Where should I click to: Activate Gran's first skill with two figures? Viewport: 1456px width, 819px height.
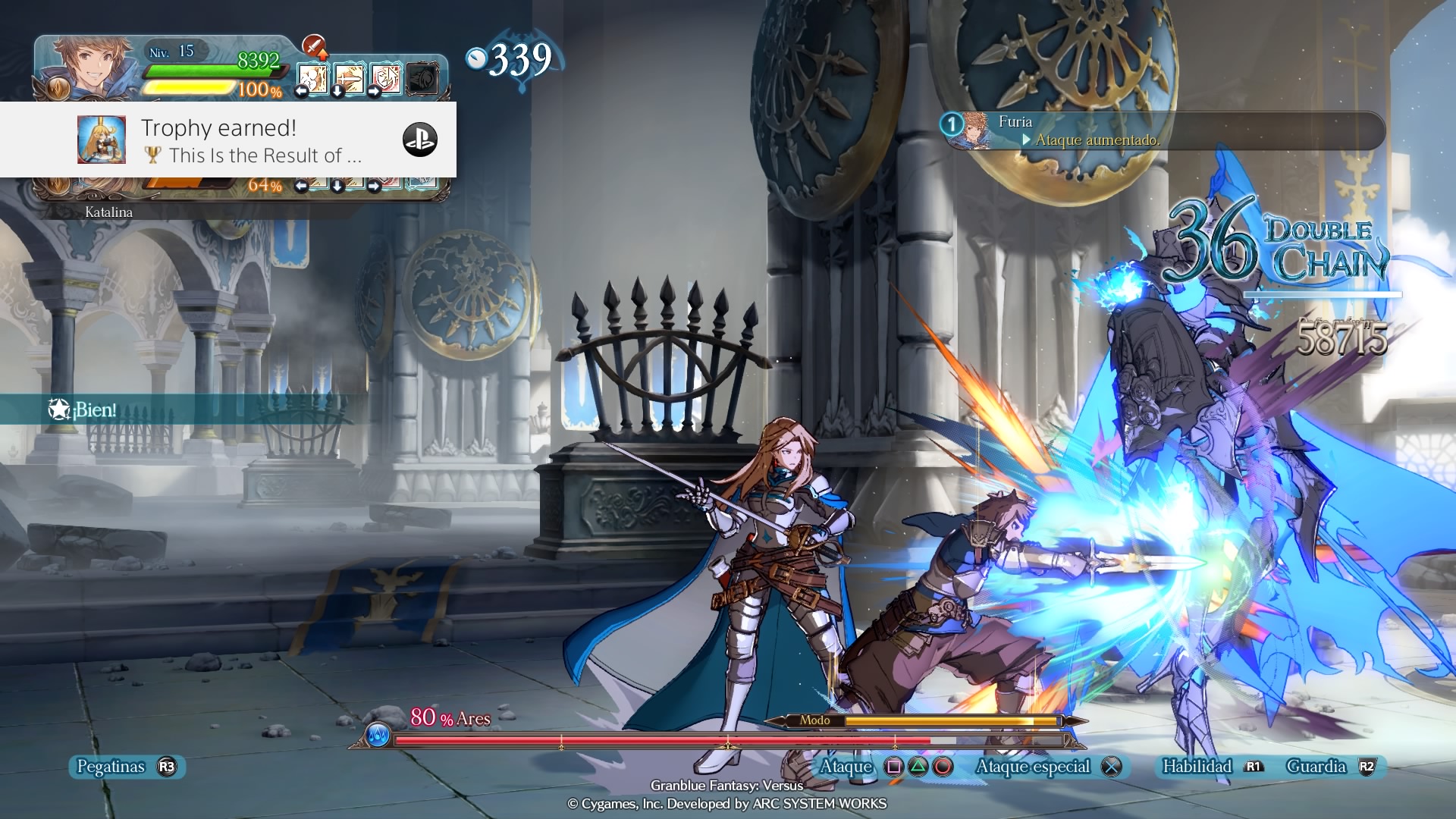tap(312, 77)
